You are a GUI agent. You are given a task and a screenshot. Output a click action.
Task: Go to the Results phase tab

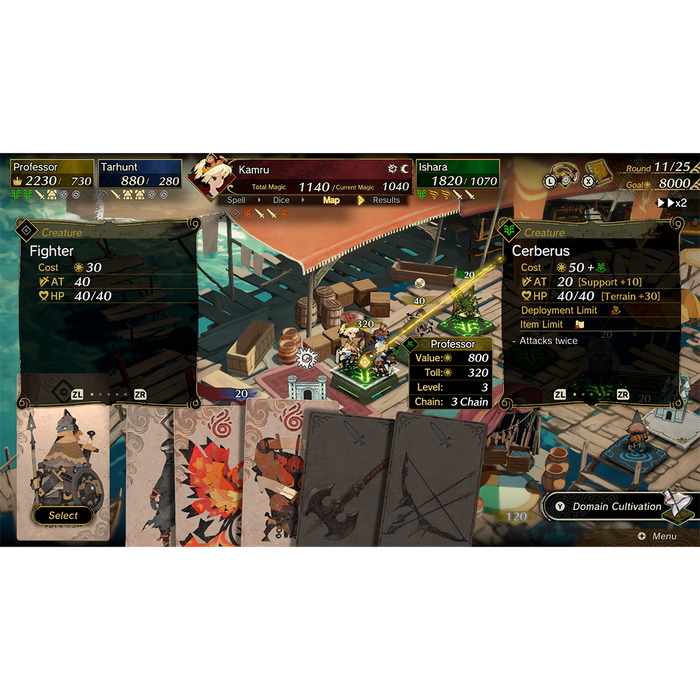coord(386,200)
